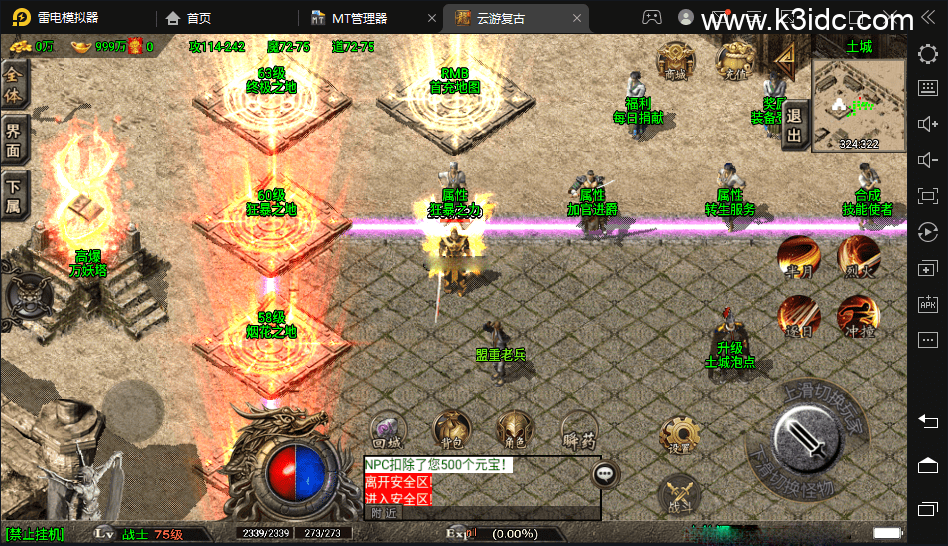Click the 退出 exit button
948x546 pixels.
795,125
